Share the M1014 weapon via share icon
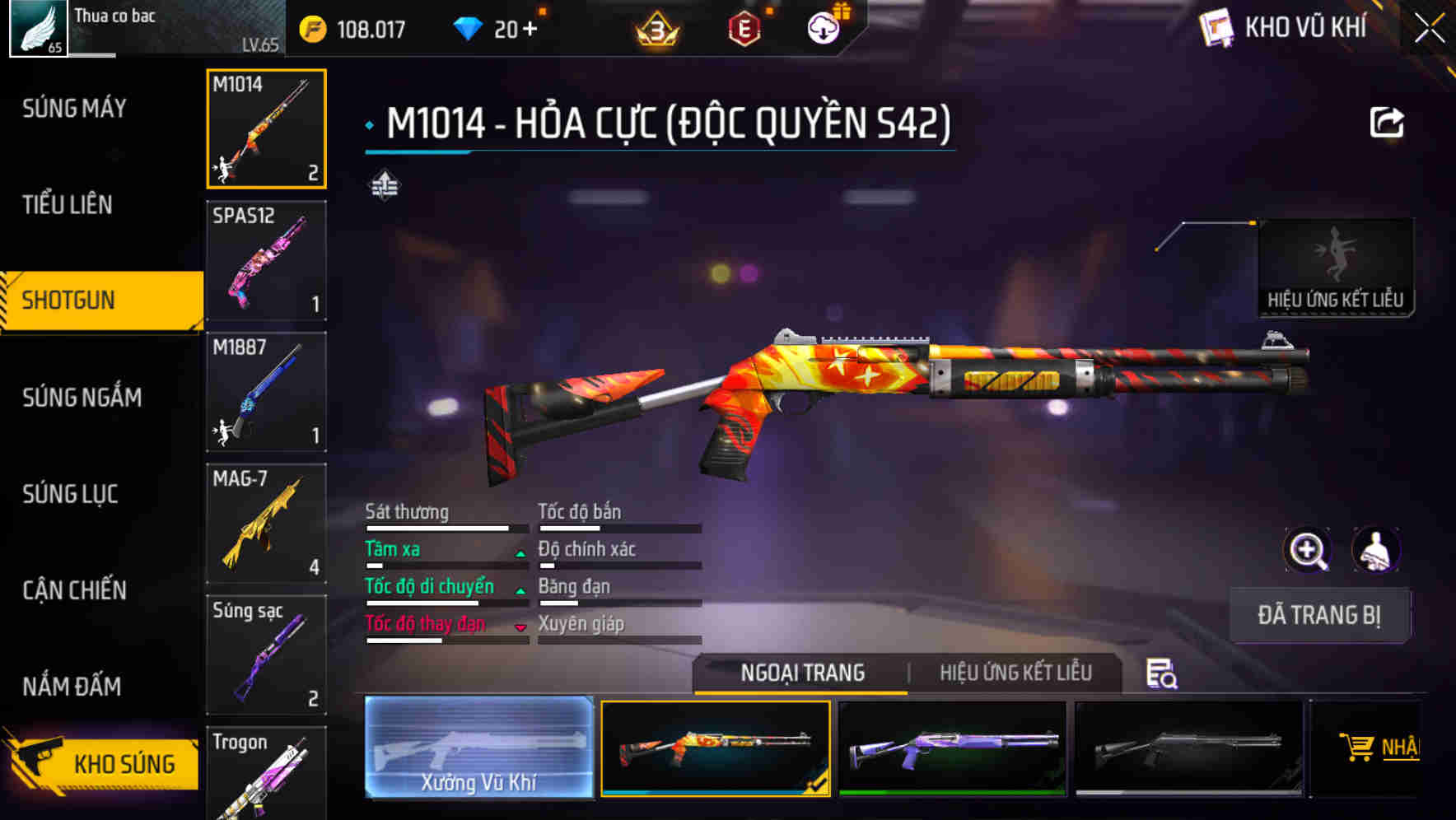This screenshot has width=1456, height=820. 1388,120
